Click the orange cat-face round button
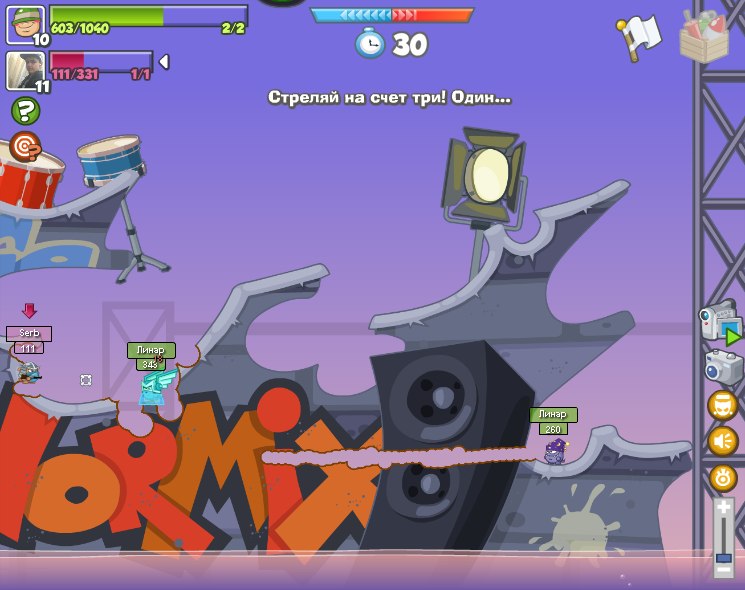 tap(723, 405)
